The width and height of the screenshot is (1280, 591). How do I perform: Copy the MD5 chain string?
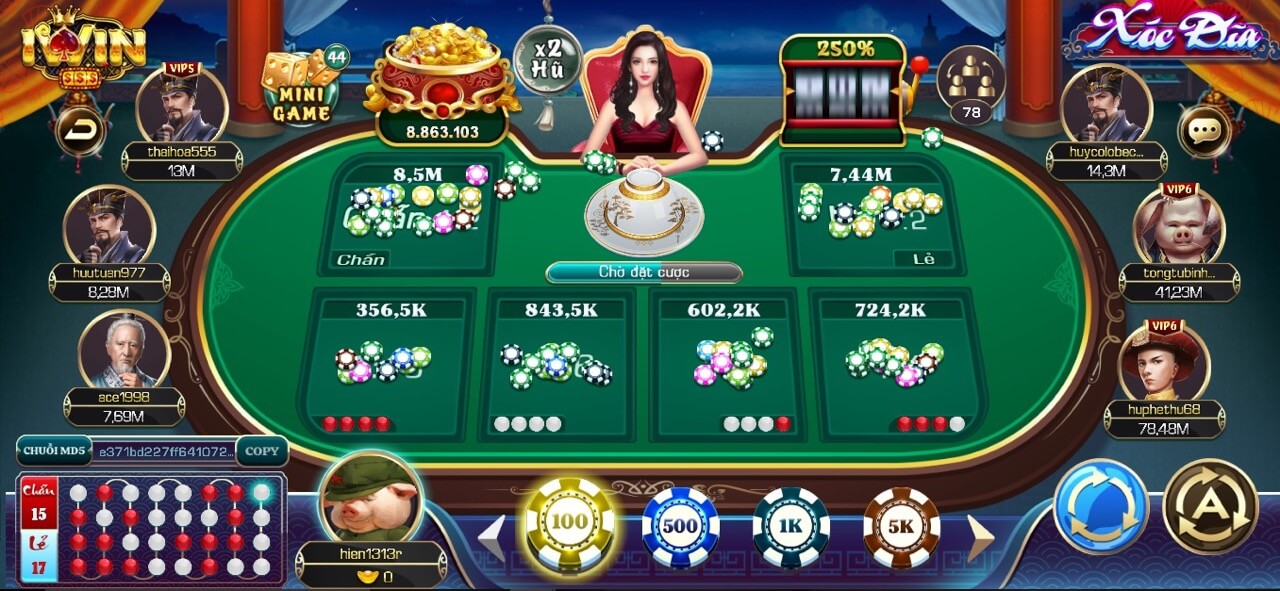click(262, 451)
